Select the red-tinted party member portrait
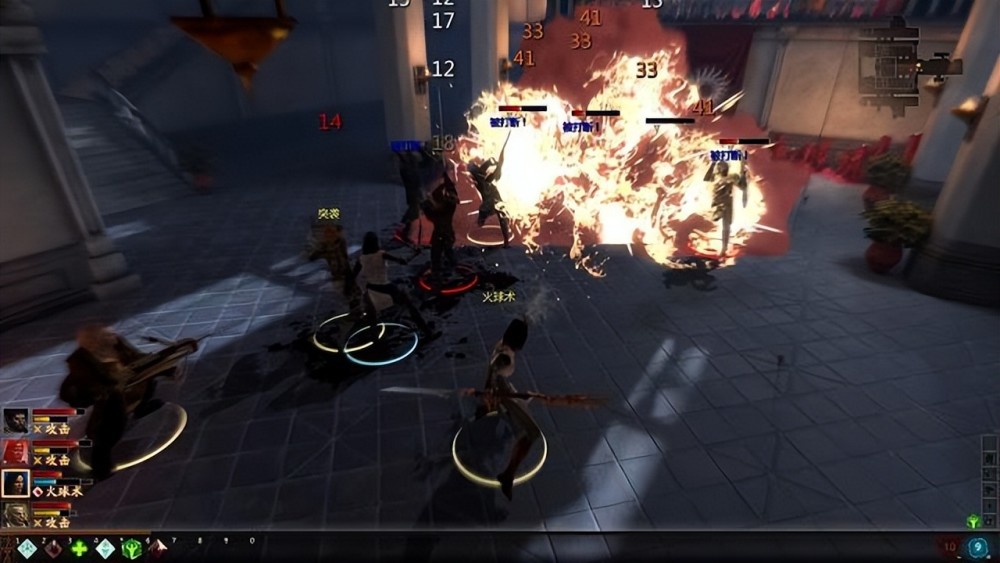 (x=16, y=452)
